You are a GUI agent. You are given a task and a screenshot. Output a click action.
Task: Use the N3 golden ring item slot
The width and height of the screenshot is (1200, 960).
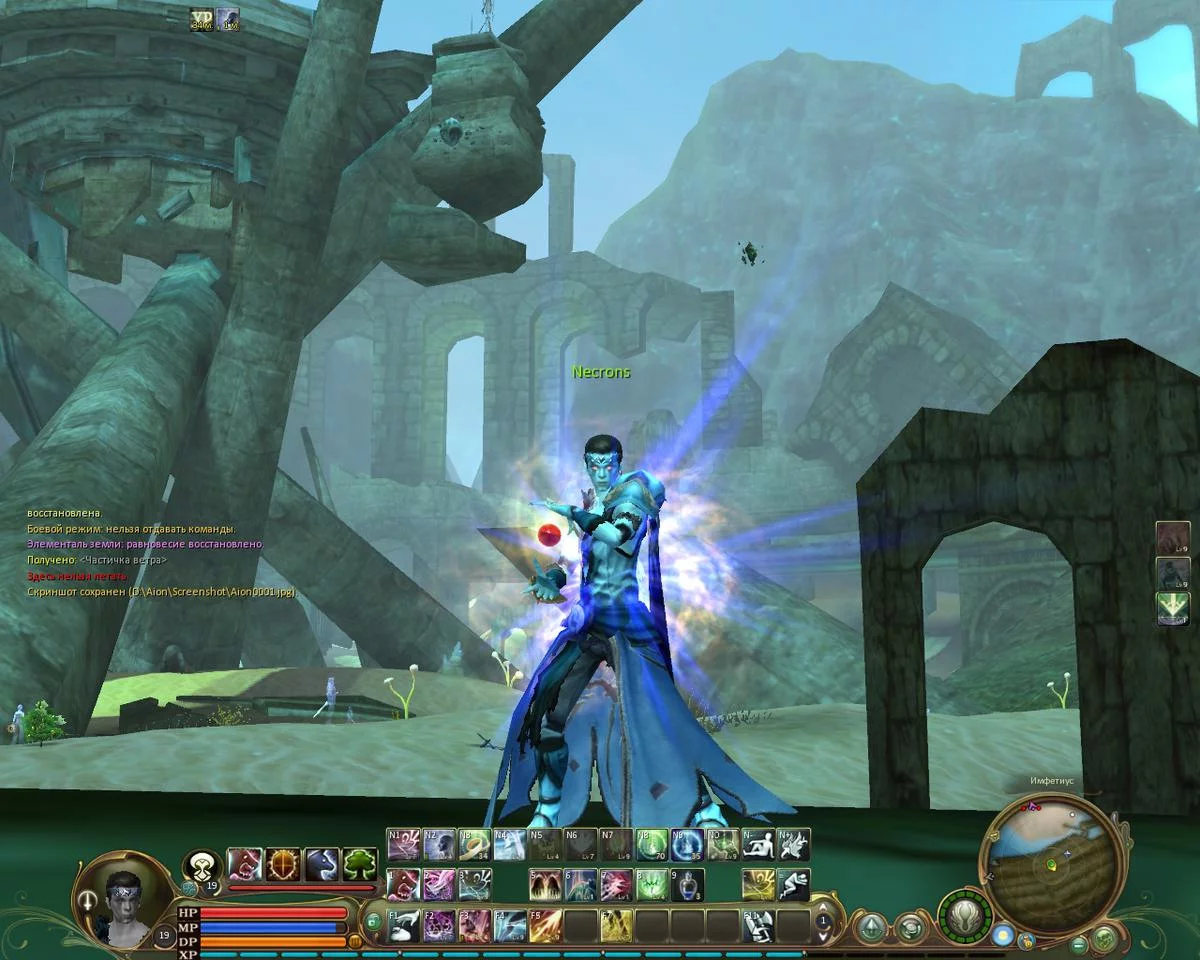(475, 845)
